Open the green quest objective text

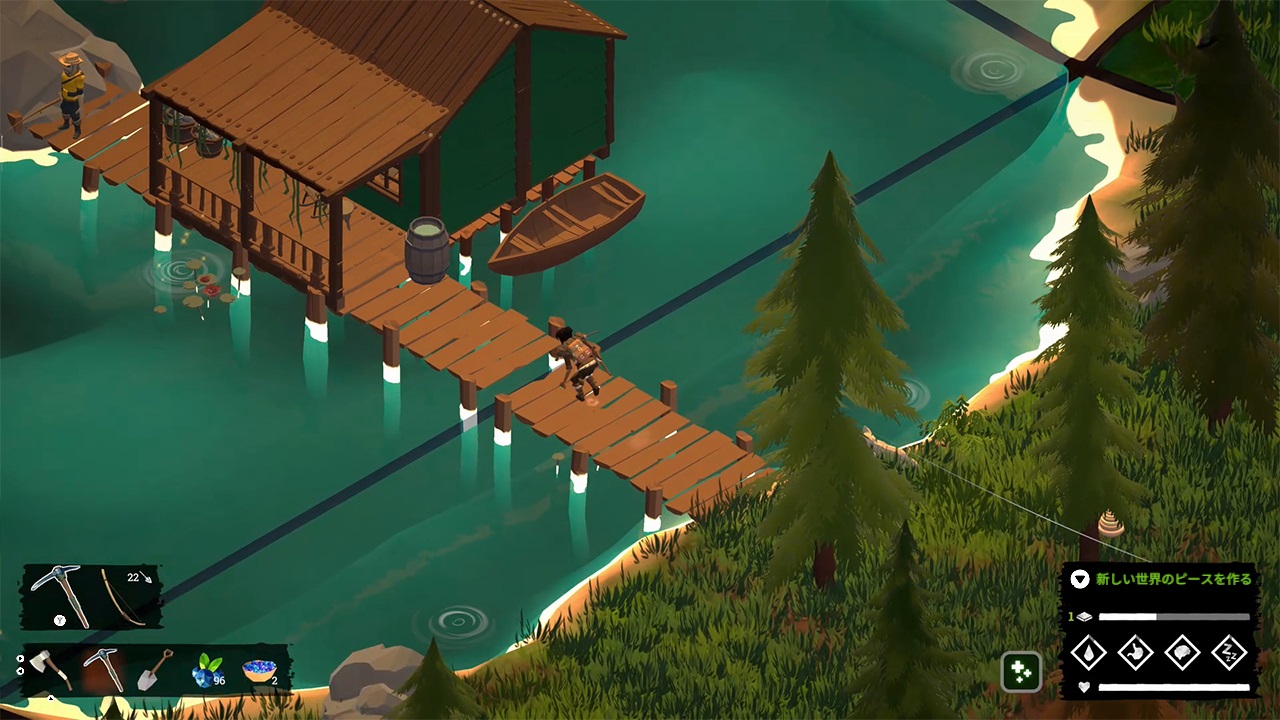point(1173,579)
